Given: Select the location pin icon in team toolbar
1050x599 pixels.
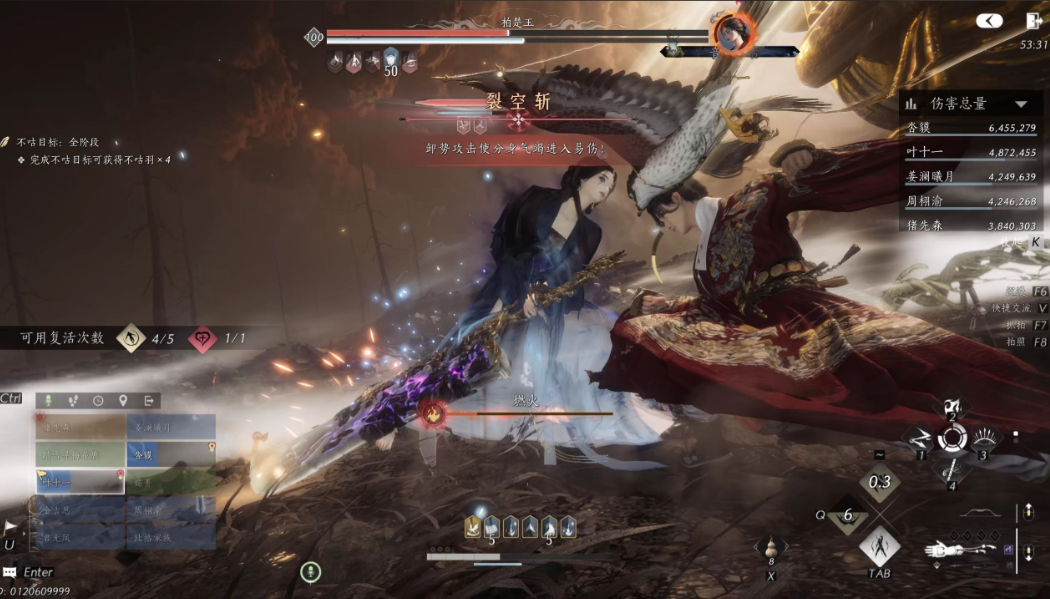Looking at the screenshot, I should tap(123, 400).
